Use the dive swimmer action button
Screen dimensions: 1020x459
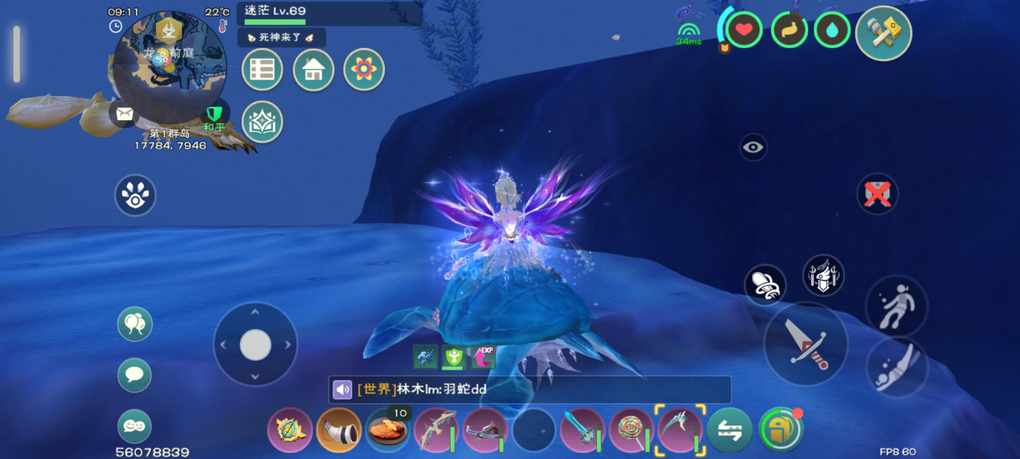pos(896,368)
